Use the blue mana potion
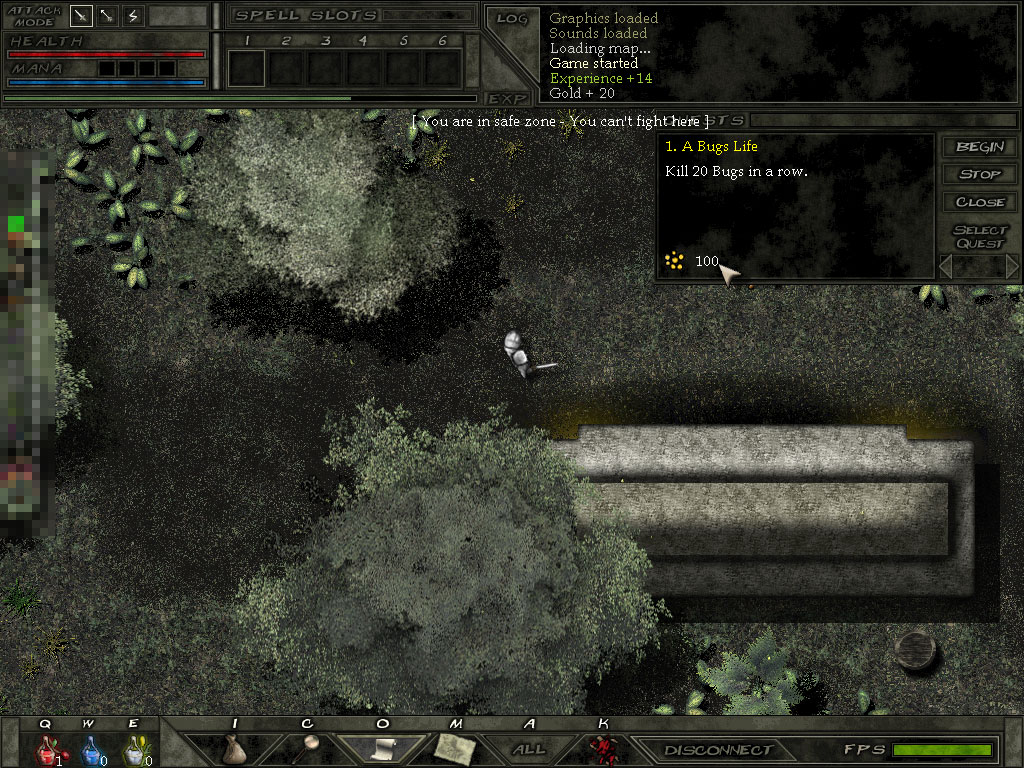The width and height of the screenshot is (1024, 768). point(90,749)
